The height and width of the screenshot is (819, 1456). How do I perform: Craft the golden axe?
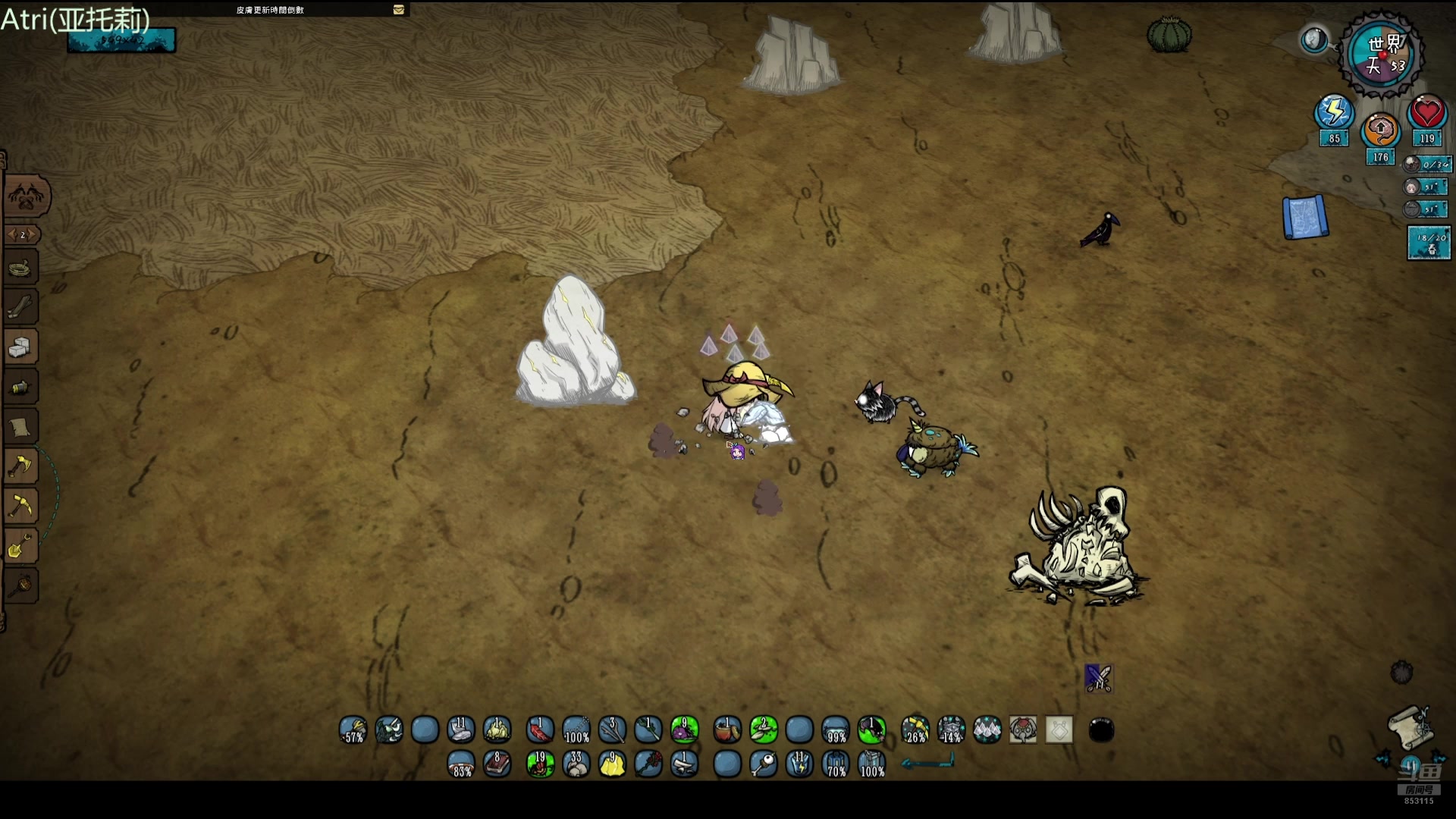click(20, 467)
